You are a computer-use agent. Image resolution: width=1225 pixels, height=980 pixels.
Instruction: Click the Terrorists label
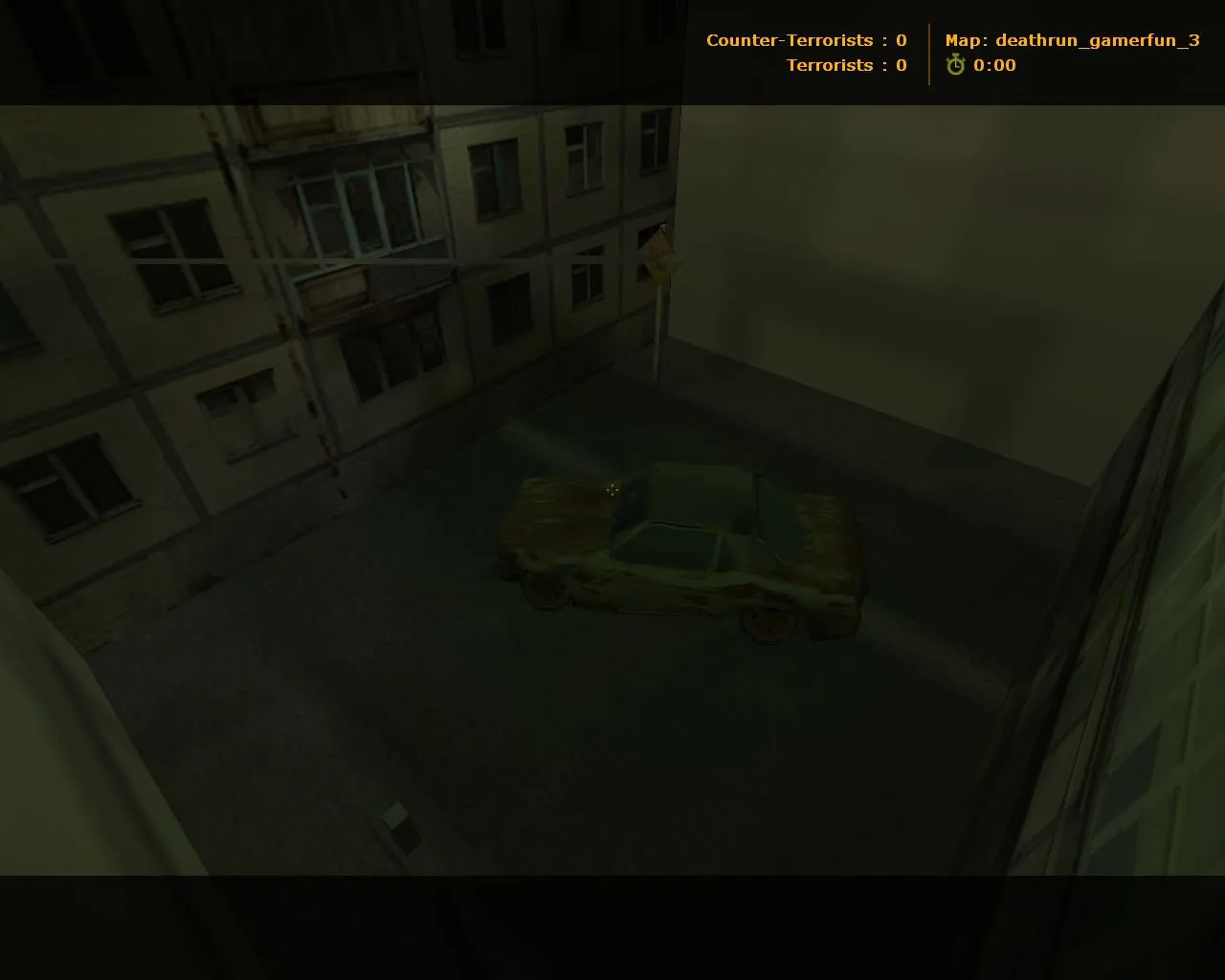[x=830, y=65]
